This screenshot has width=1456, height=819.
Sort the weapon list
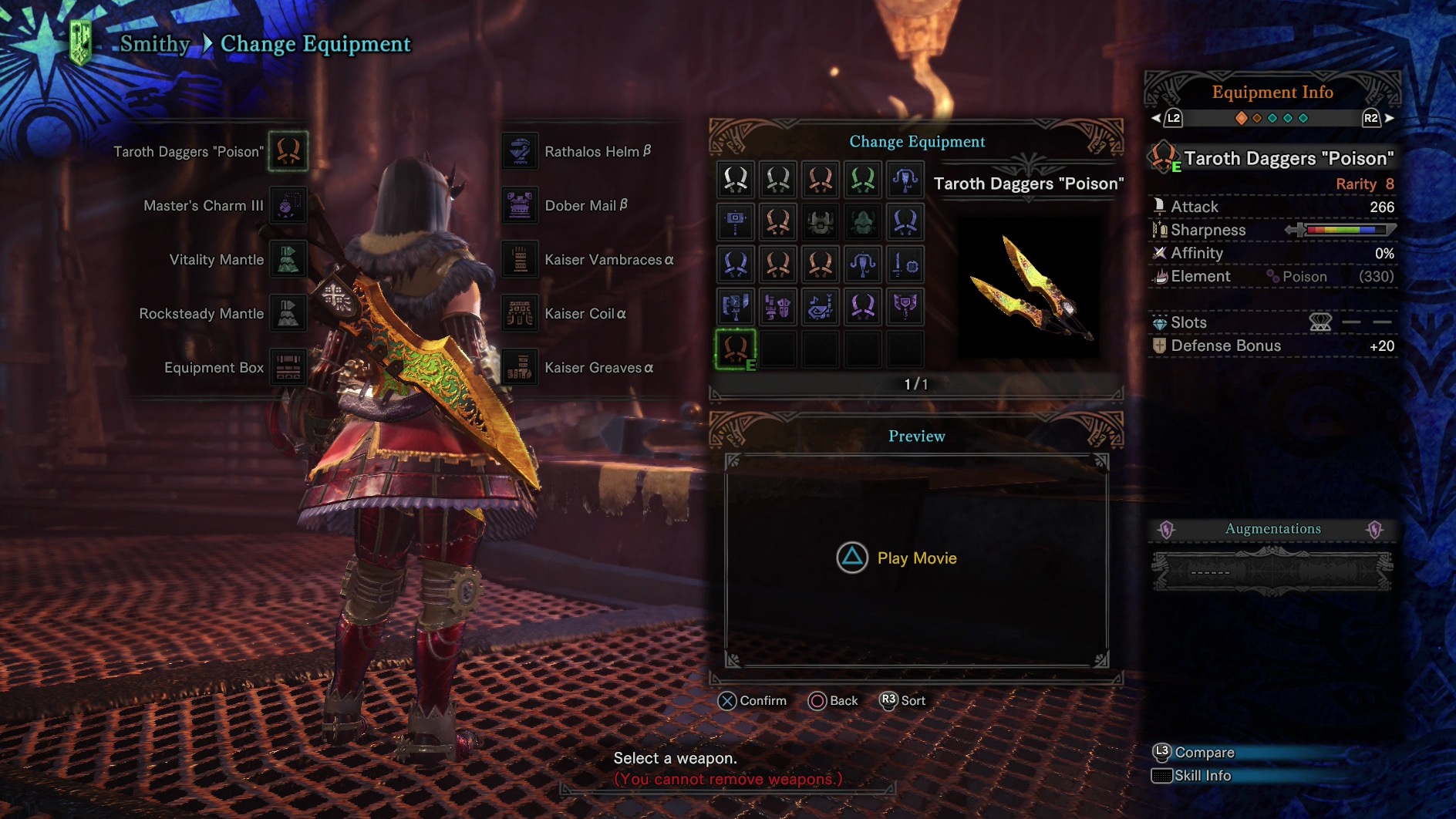pos(902,700)
